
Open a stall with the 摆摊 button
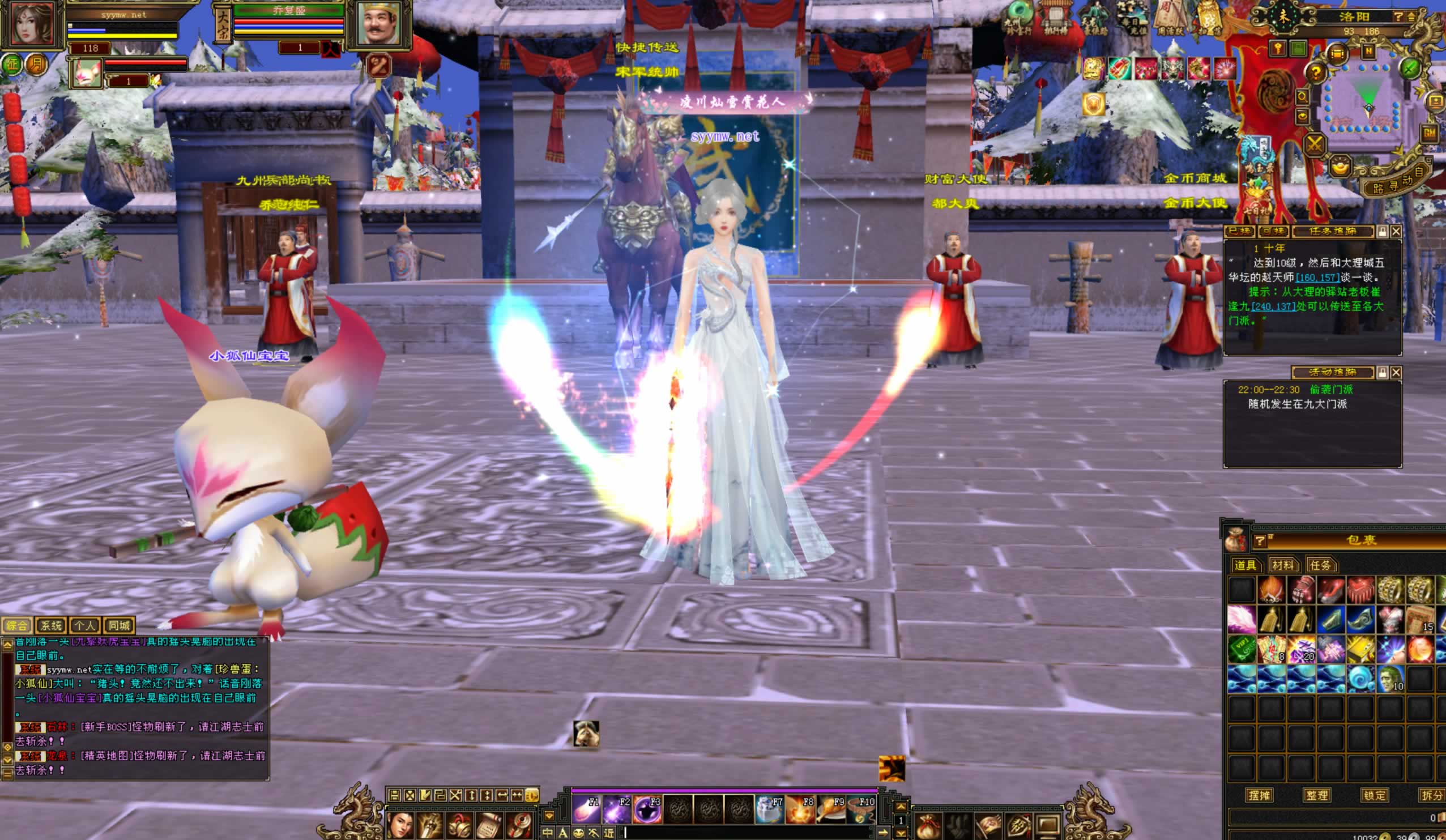point(1259,795)
